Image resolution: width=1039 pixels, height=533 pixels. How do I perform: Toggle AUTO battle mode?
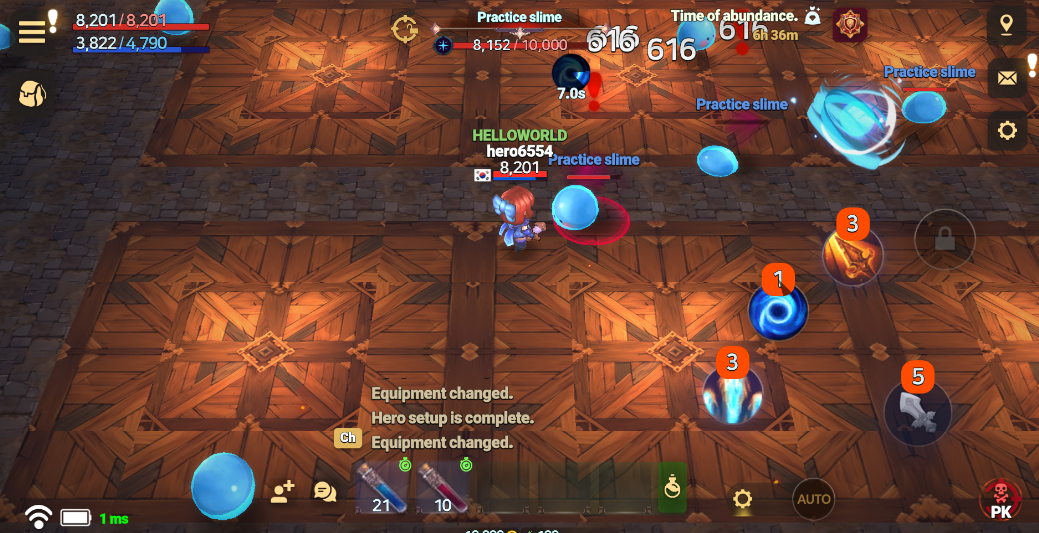tap(814, 499)
